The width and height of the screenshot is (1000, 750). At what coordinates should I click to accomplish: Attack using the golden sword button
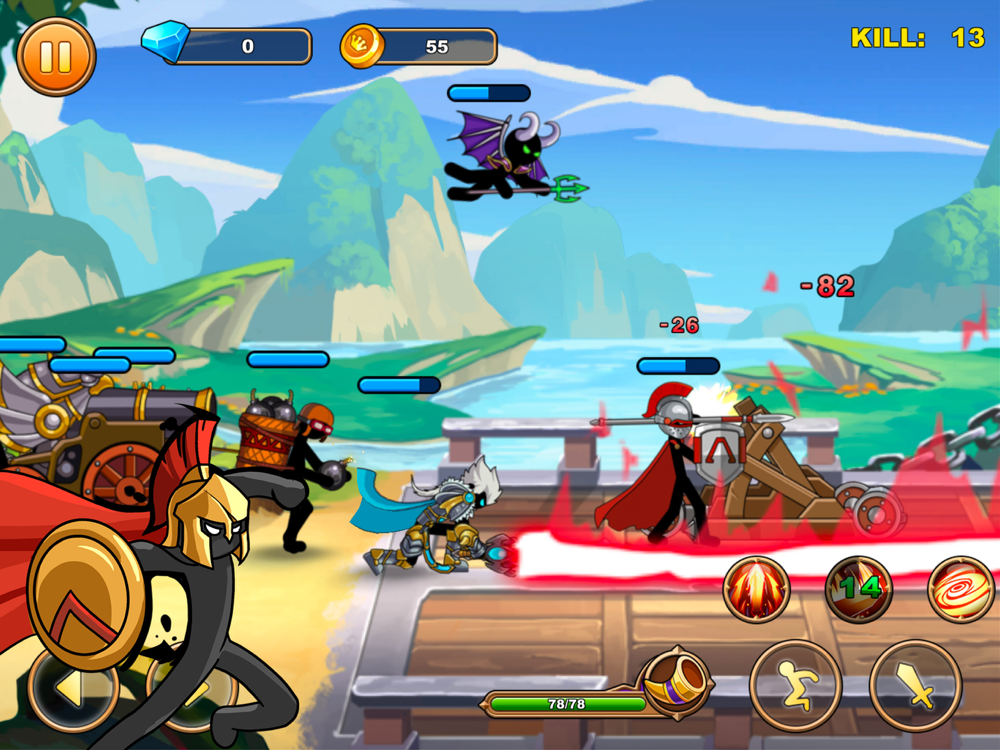[x=915, y=686]
